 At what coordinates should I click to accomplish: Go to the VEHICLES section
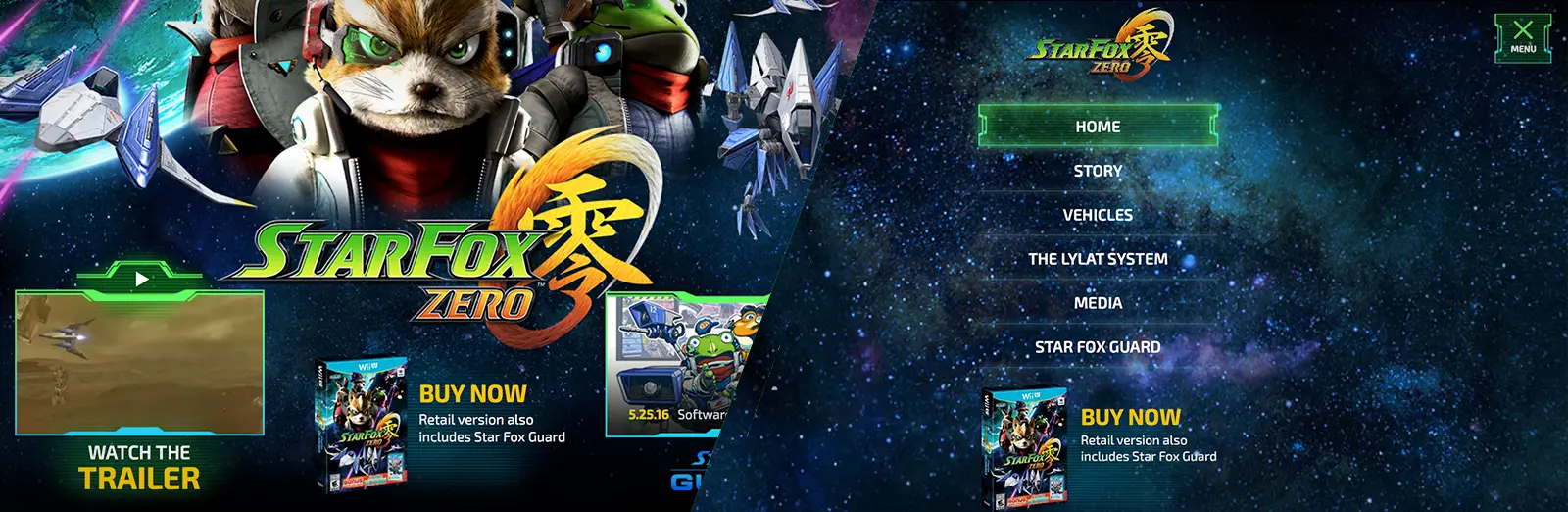(x=1098, y=215)
